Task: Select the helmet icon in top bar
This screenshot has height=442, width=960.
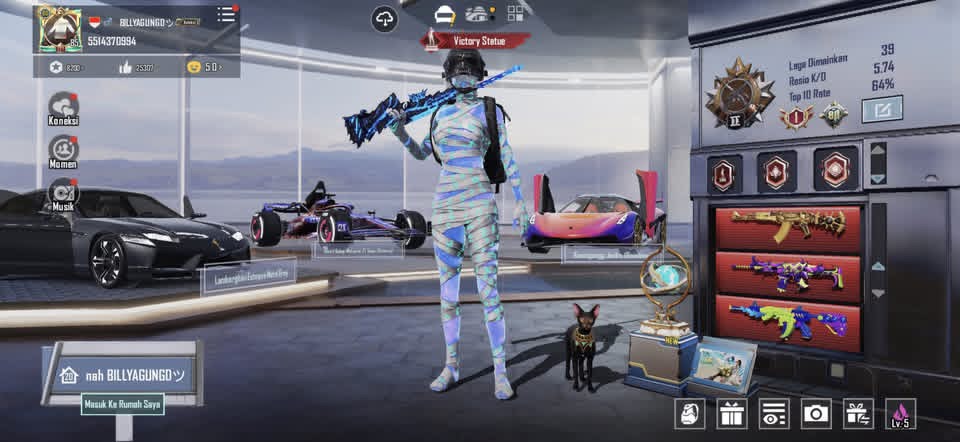Action: [445, 14]
